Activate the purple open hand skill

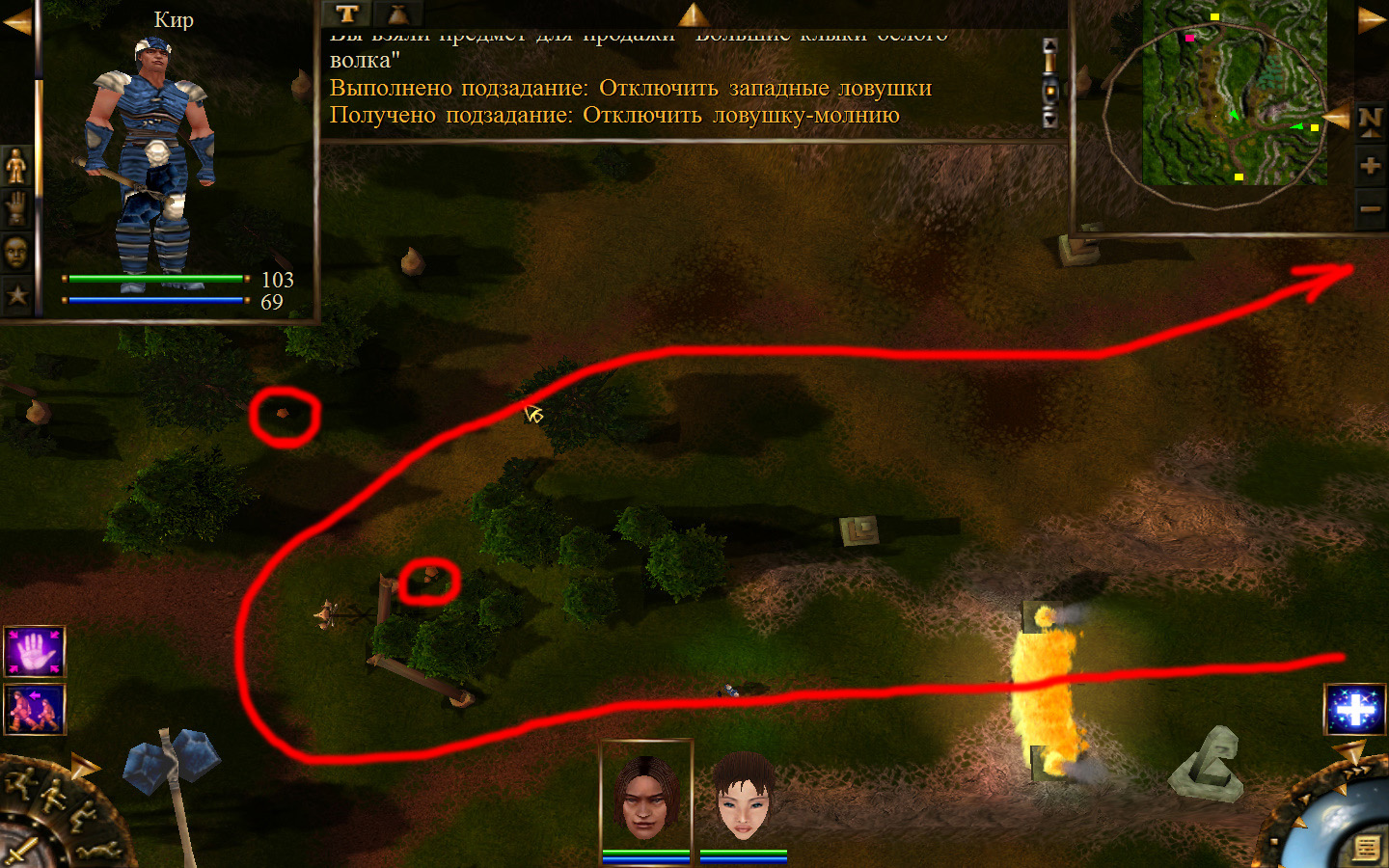click(x=35, y=652)
